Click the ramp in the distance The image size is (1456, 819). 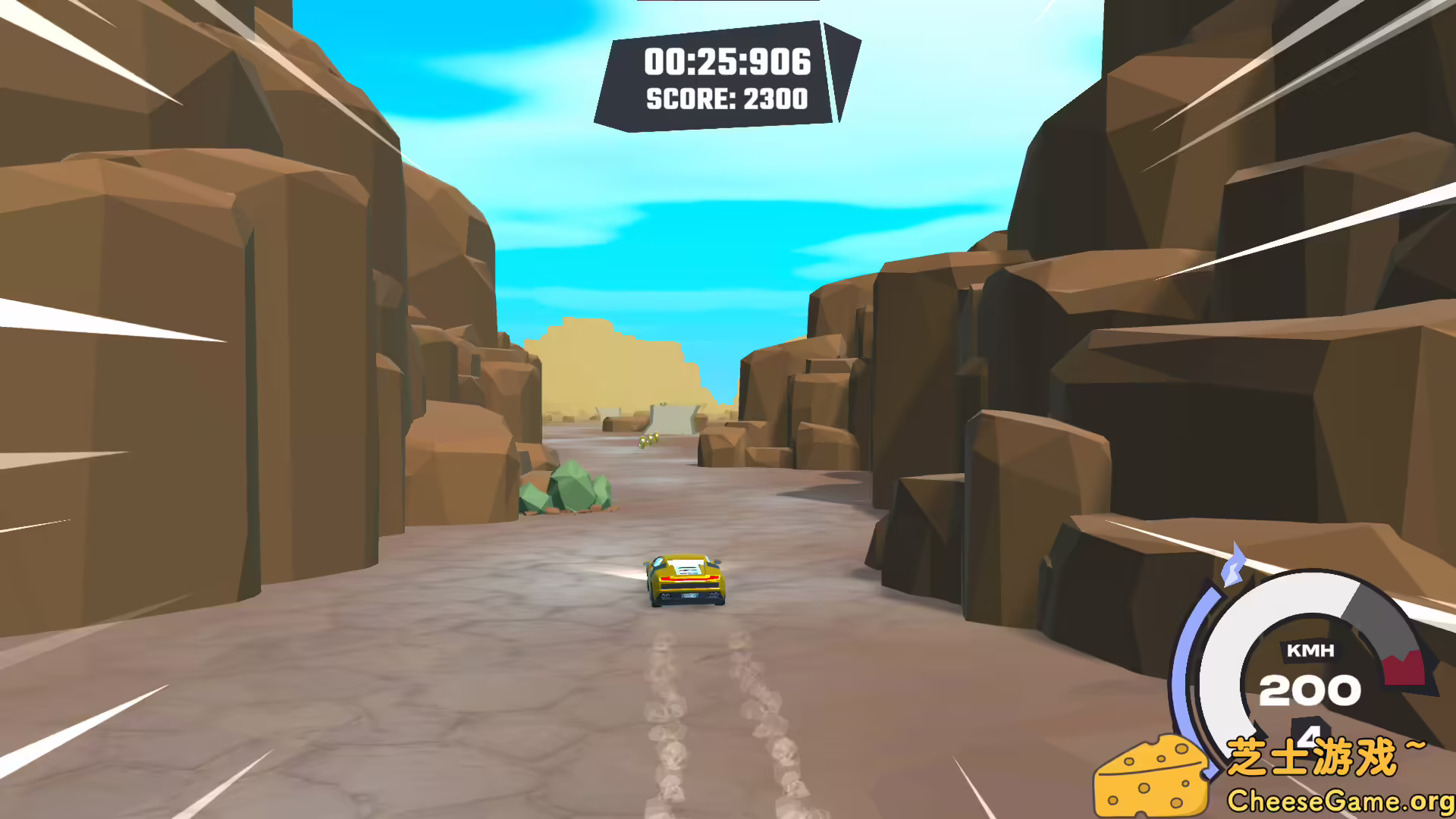671,419
